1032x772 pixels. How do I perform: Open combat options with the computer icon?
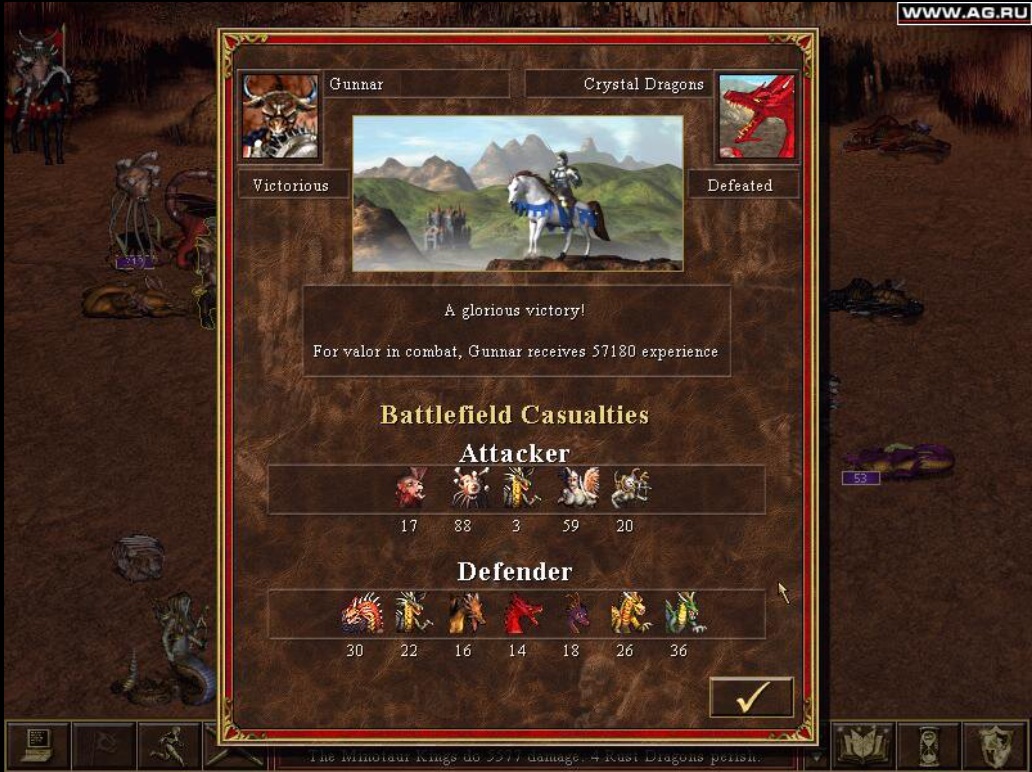point(37,745)
